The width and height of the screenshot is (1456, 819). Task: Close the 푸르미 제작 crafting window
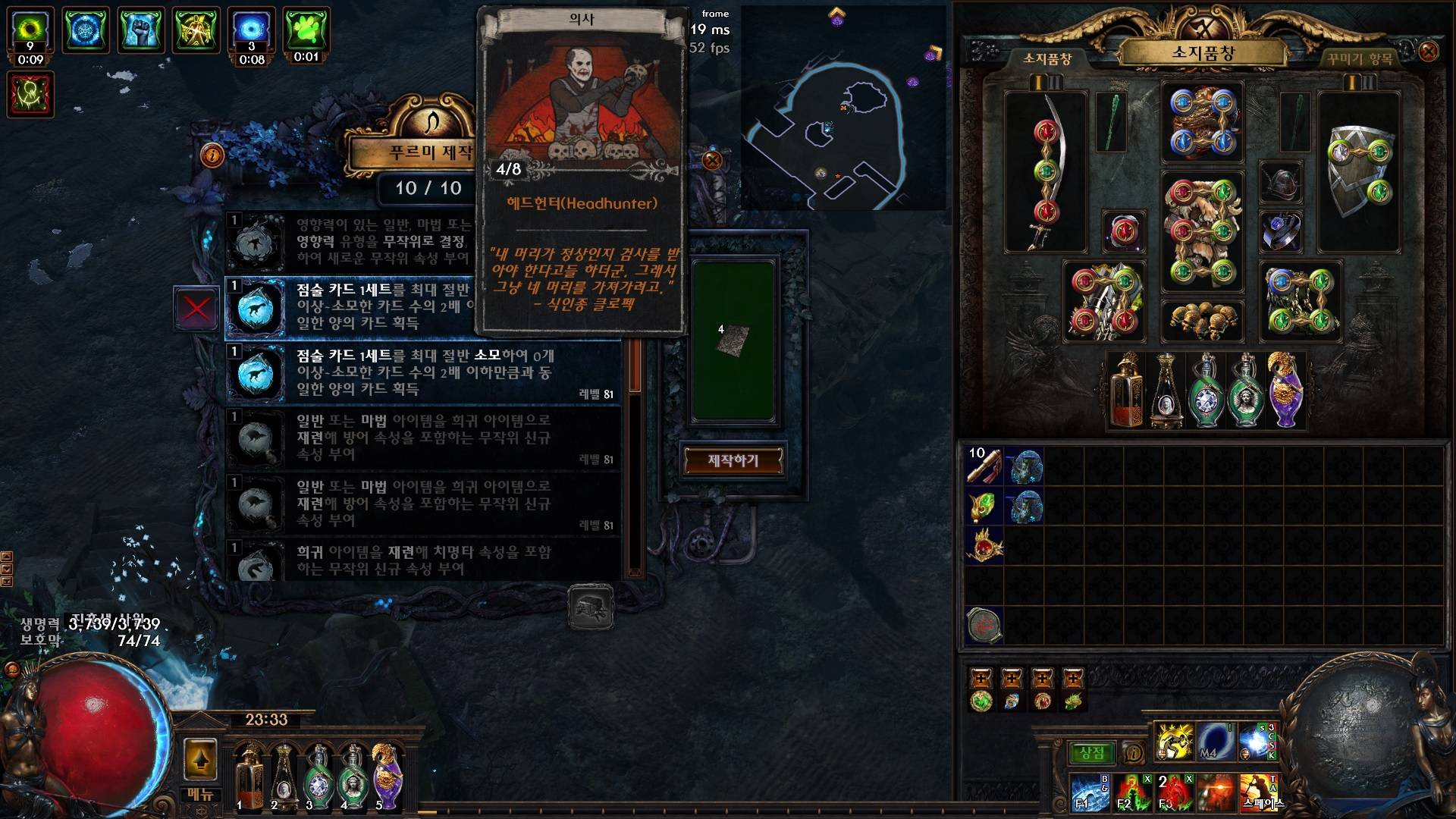click(x=711, y=160)
